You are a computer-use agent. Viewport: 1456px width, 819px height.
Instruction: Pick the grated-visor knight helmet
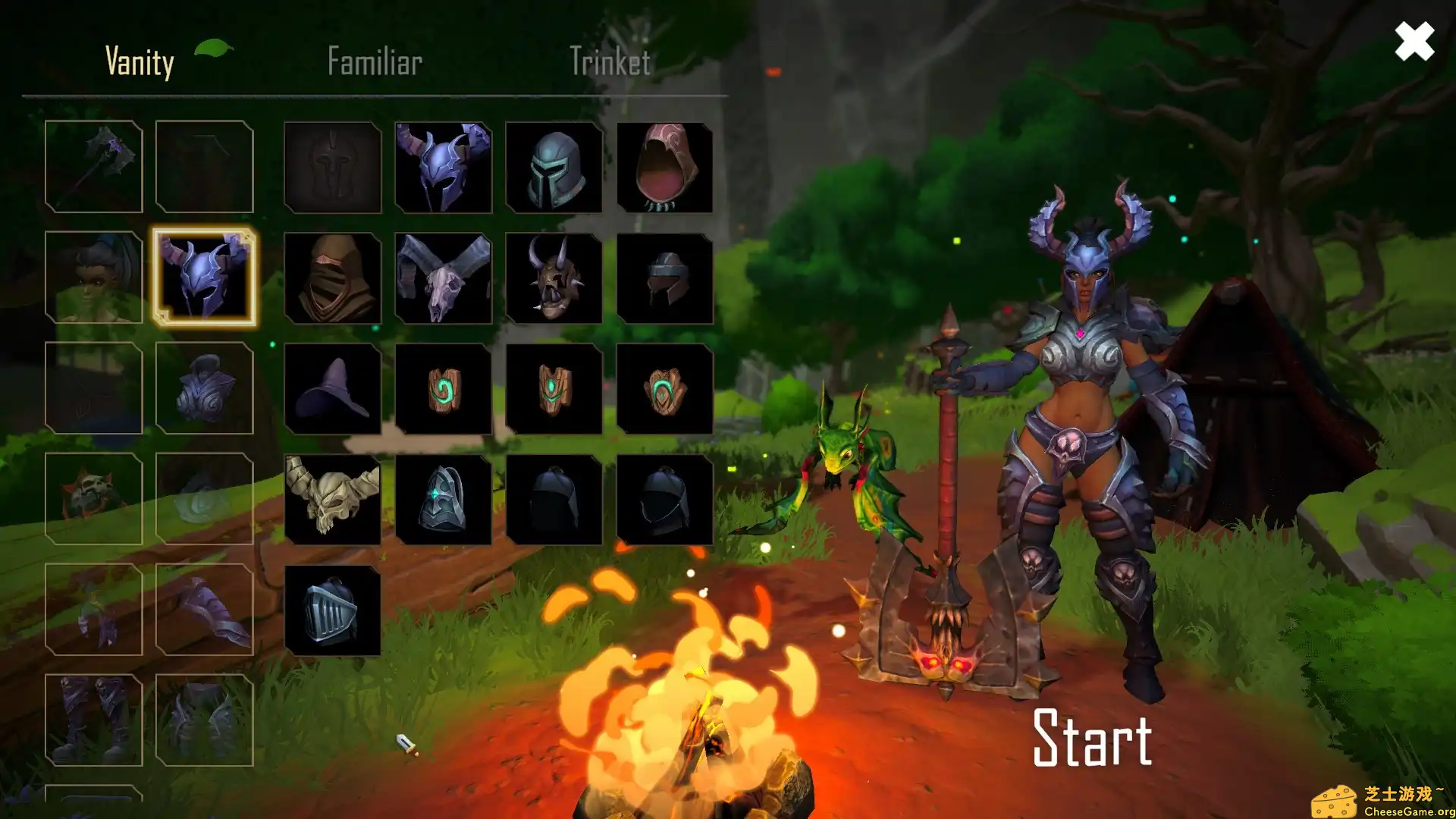pyautogui.click(x=333, y=610)
